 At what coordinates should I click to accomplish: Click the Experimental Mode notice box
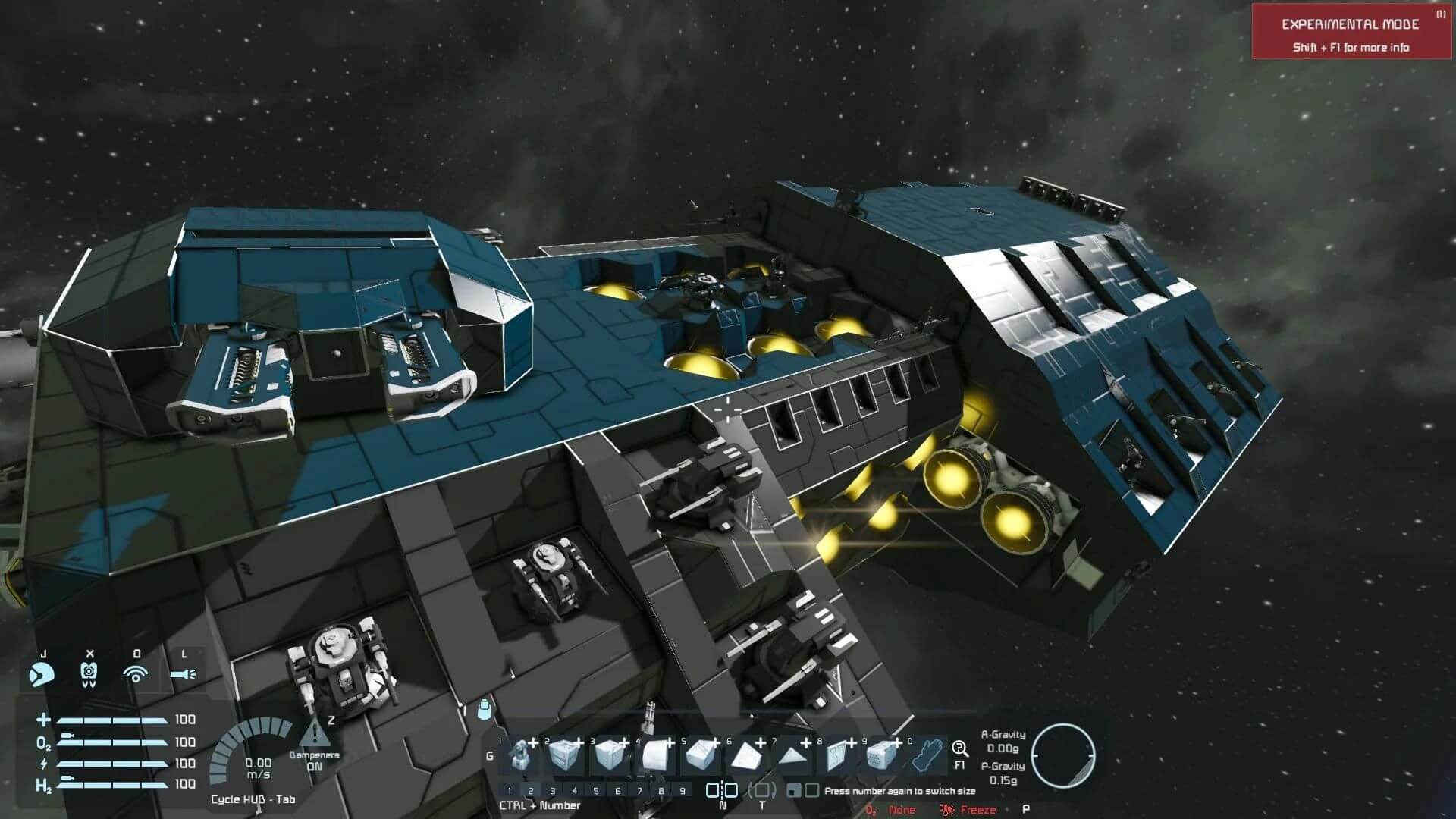[1351, 32]
